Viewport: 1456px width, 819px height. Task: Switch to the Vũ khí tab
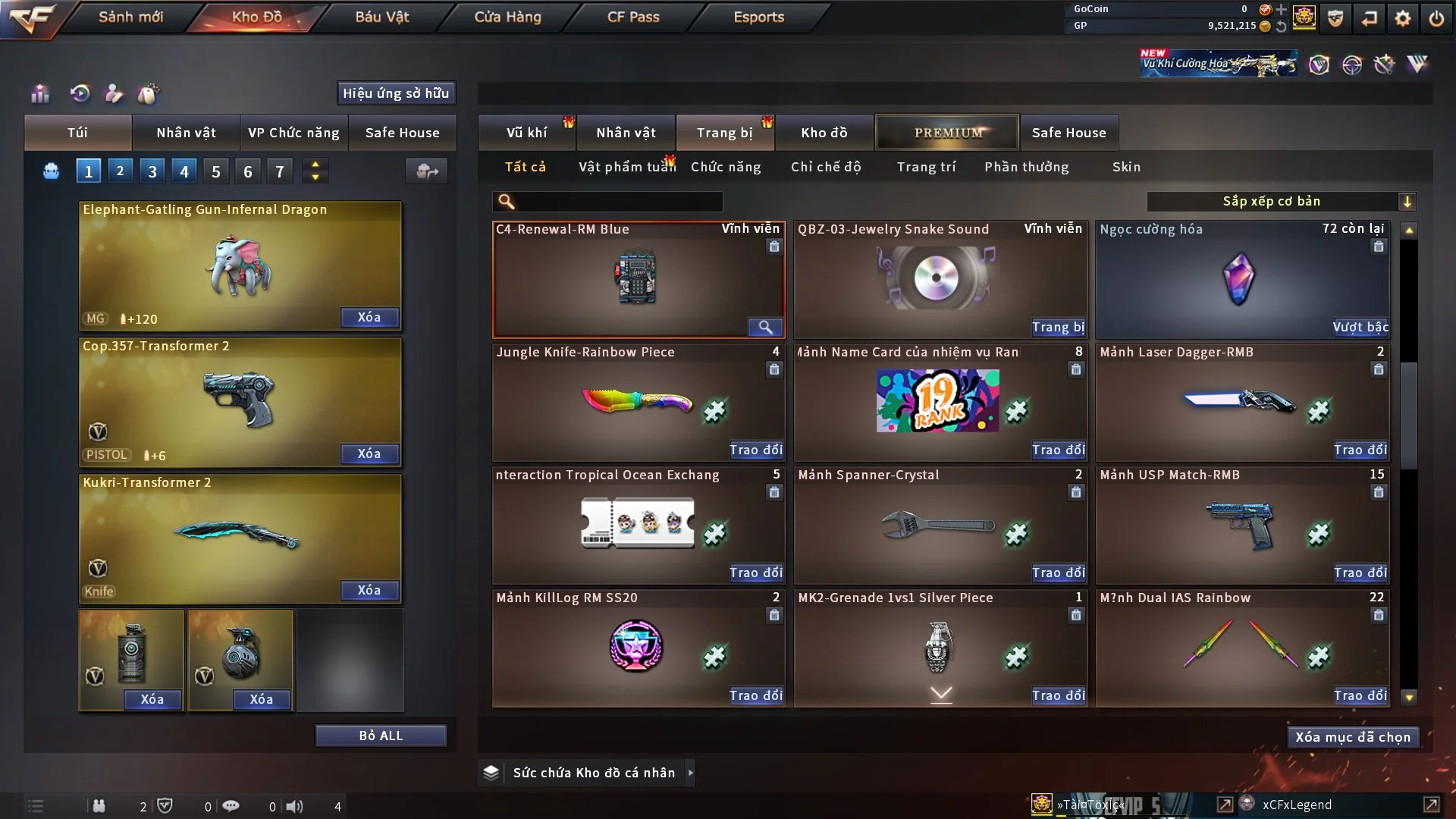(x=526, y=133)
